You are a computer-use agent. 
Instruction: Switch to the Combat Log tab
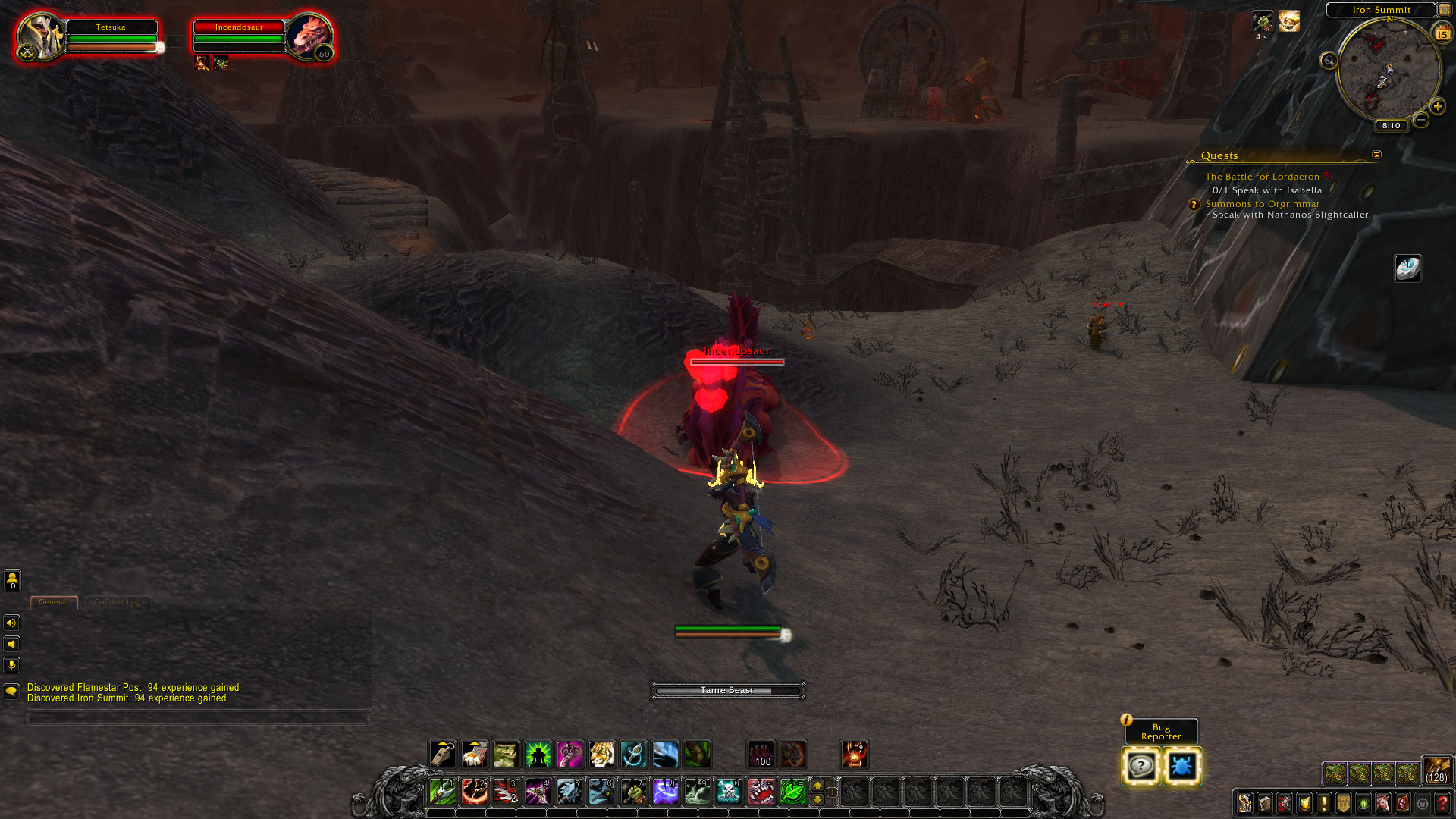[x=118, y=602]
